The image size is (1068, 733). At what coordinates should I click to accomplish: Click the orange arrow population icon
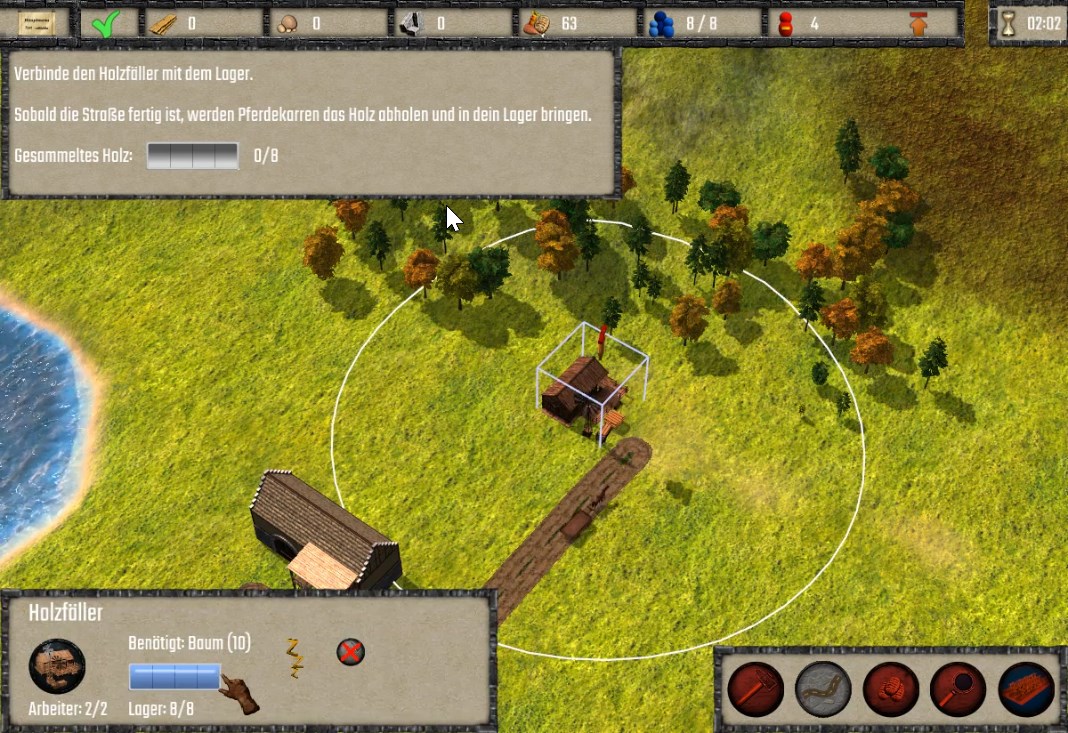click(919, 23)
